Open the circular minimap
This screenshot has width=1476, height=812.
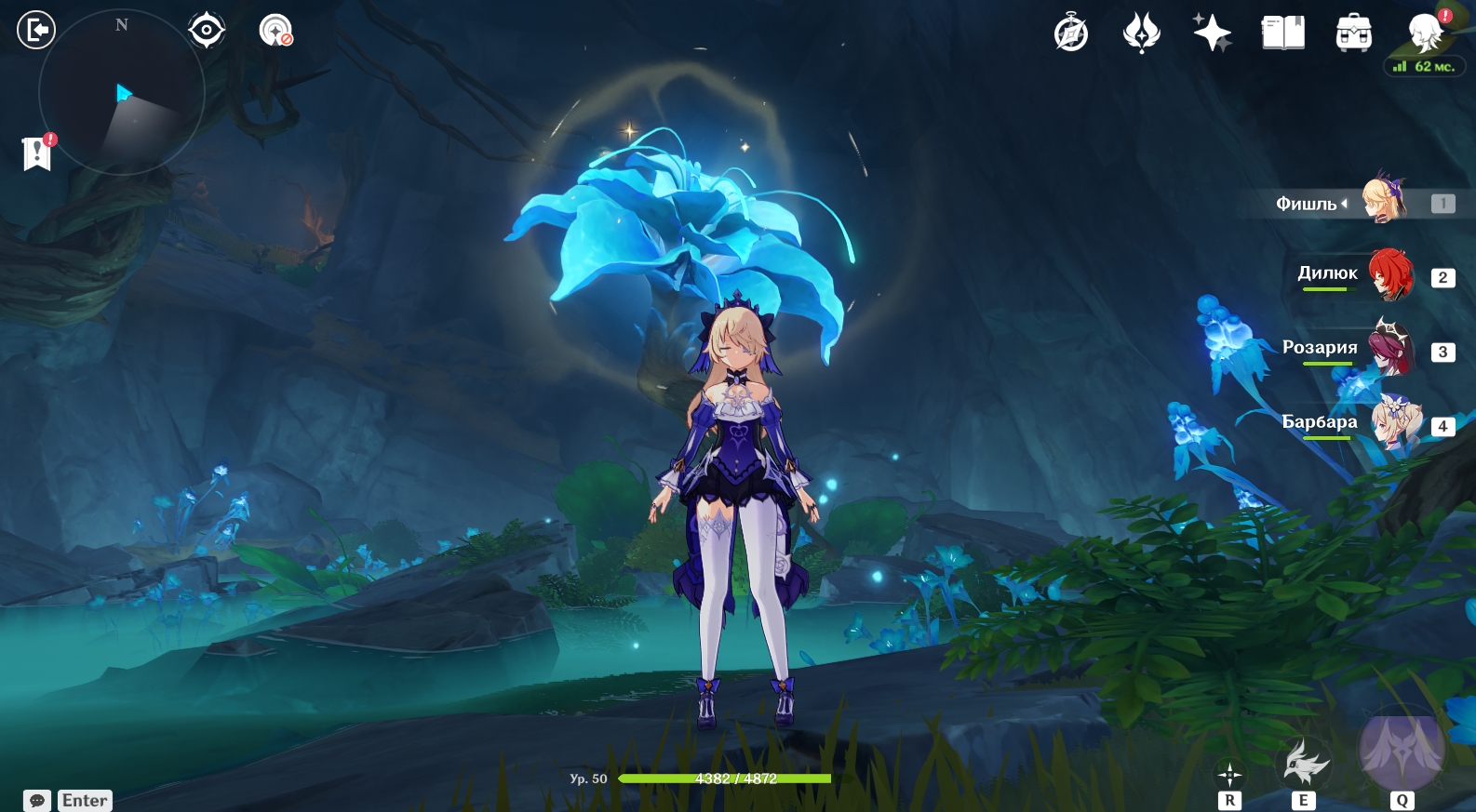pyautogui.click(x=121, y=93)
